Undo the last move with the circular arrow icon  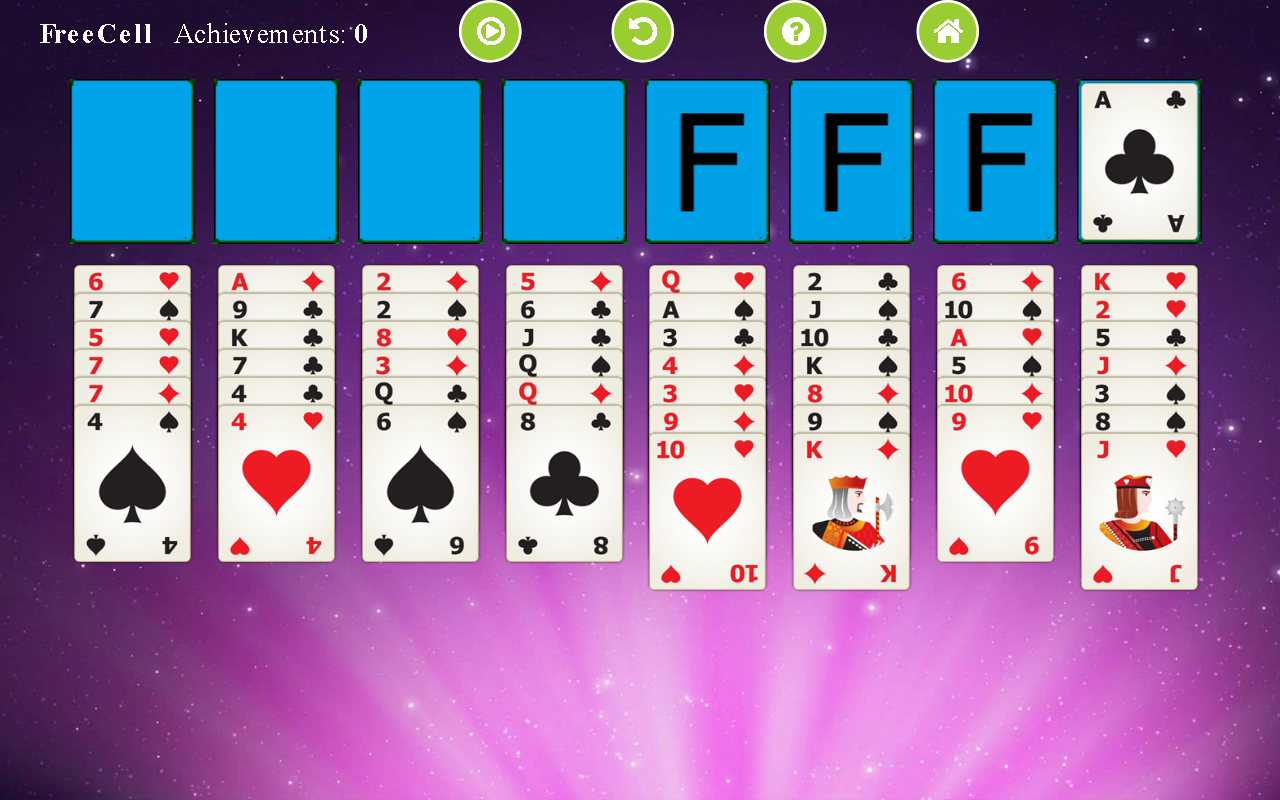coord(642,31)
